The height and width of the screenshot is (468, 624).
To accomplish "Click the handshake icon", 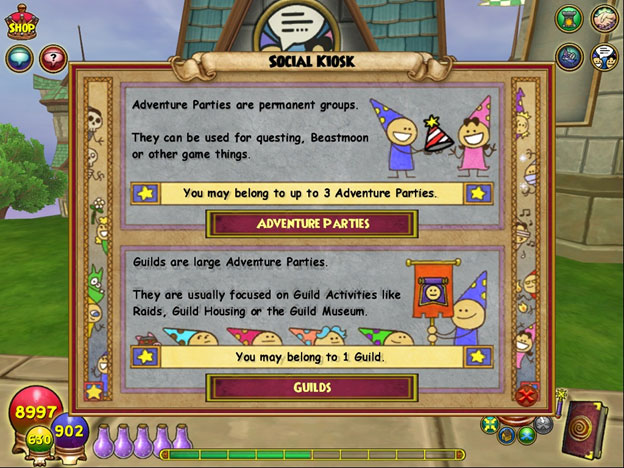I will point(604,19).
